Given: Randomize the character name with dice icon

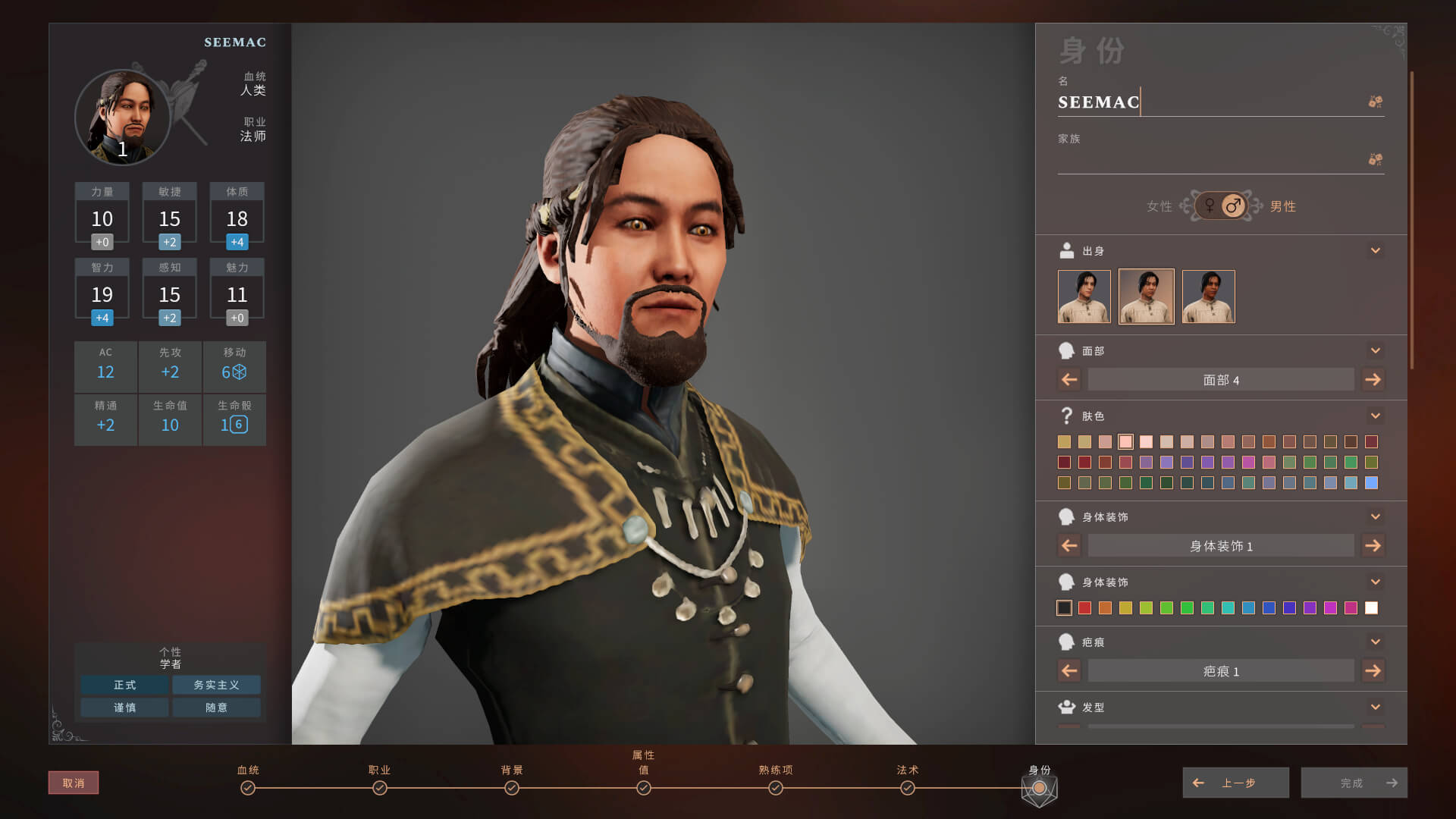Looking at the screenshot, I should (1375, 102).
